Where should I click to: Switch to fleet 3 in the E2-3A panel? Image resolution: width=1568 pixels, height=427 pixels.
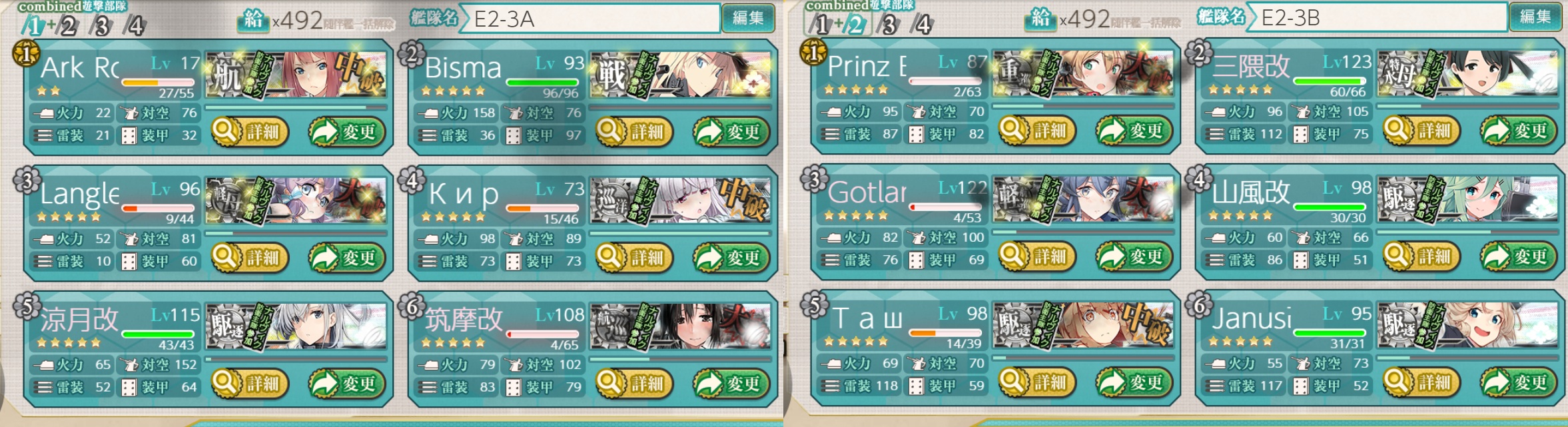pos(102,26)
